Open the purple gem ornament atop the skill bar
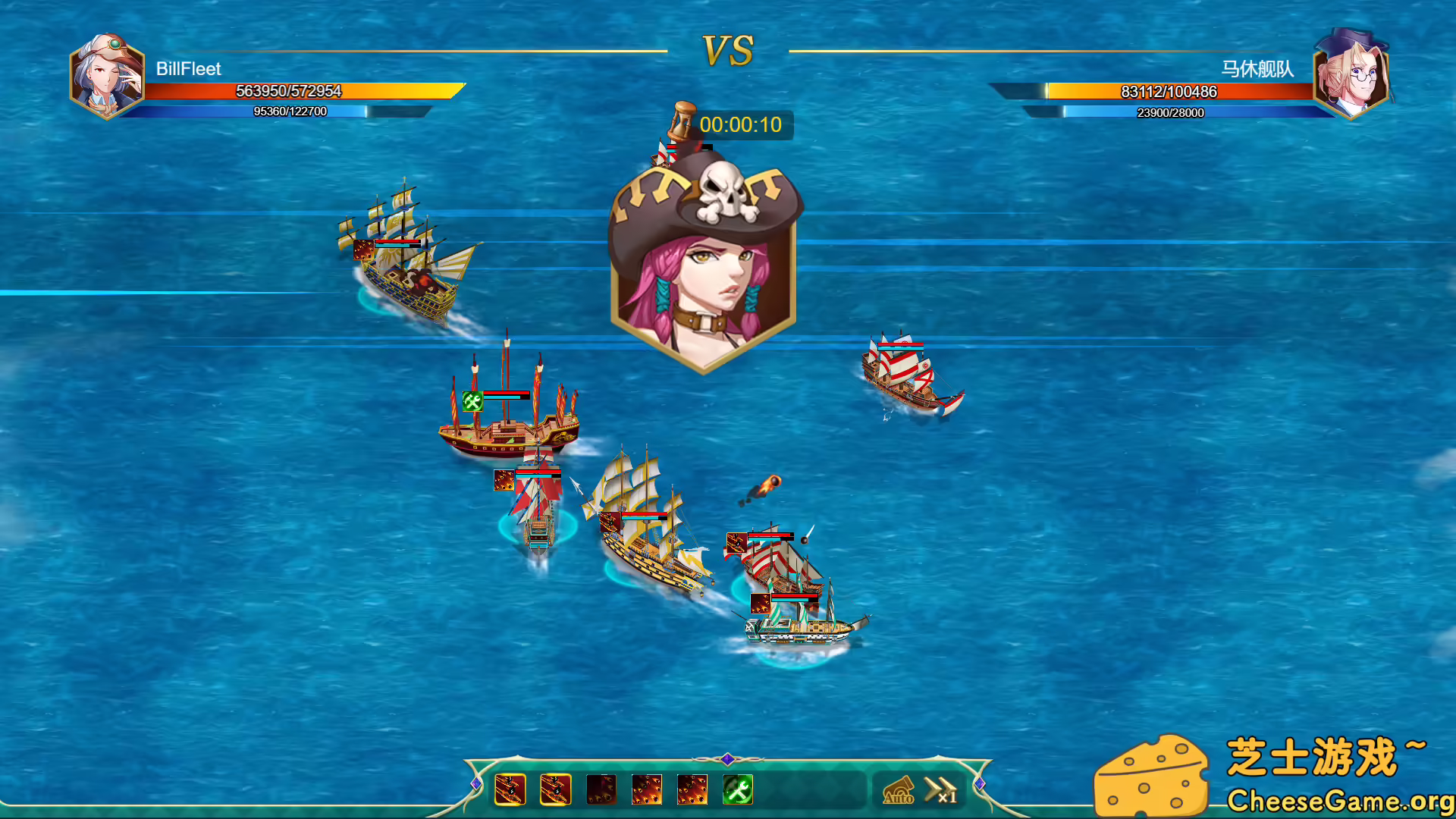Viewport: 1456px width, 819px height. [727, 758]
